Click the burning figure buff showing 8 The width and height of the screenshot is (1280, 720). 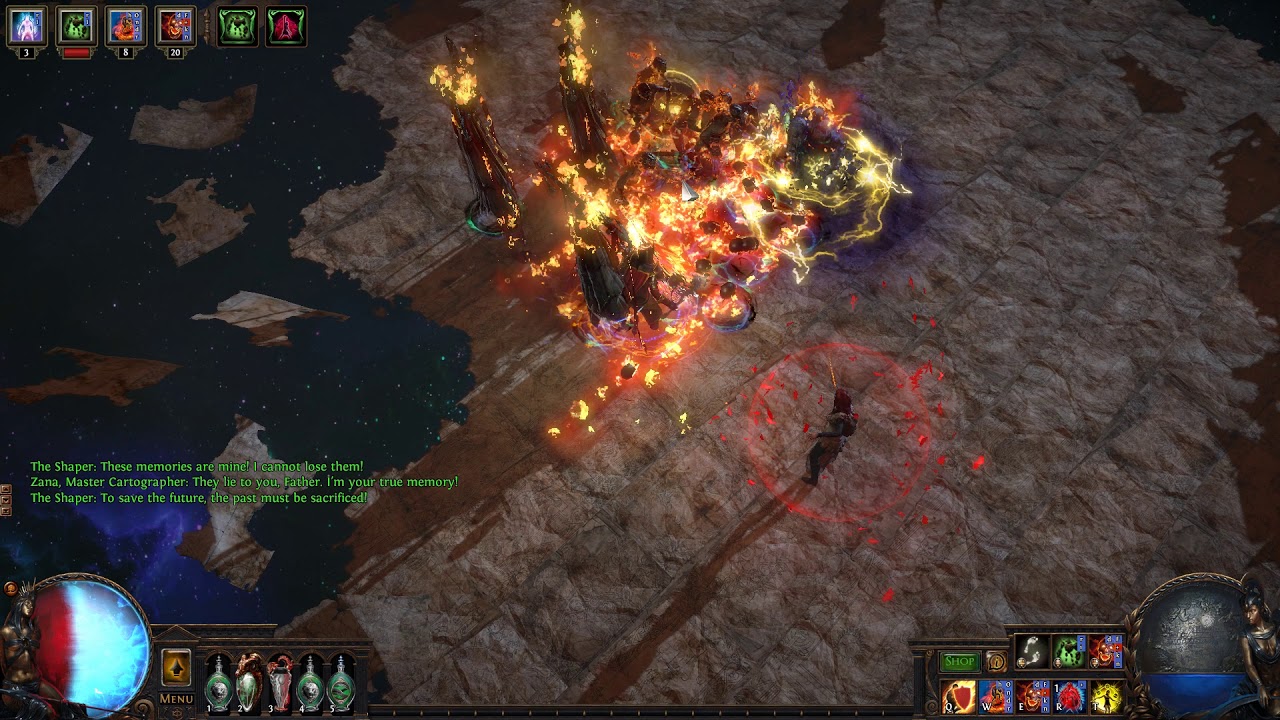[126, 26]
